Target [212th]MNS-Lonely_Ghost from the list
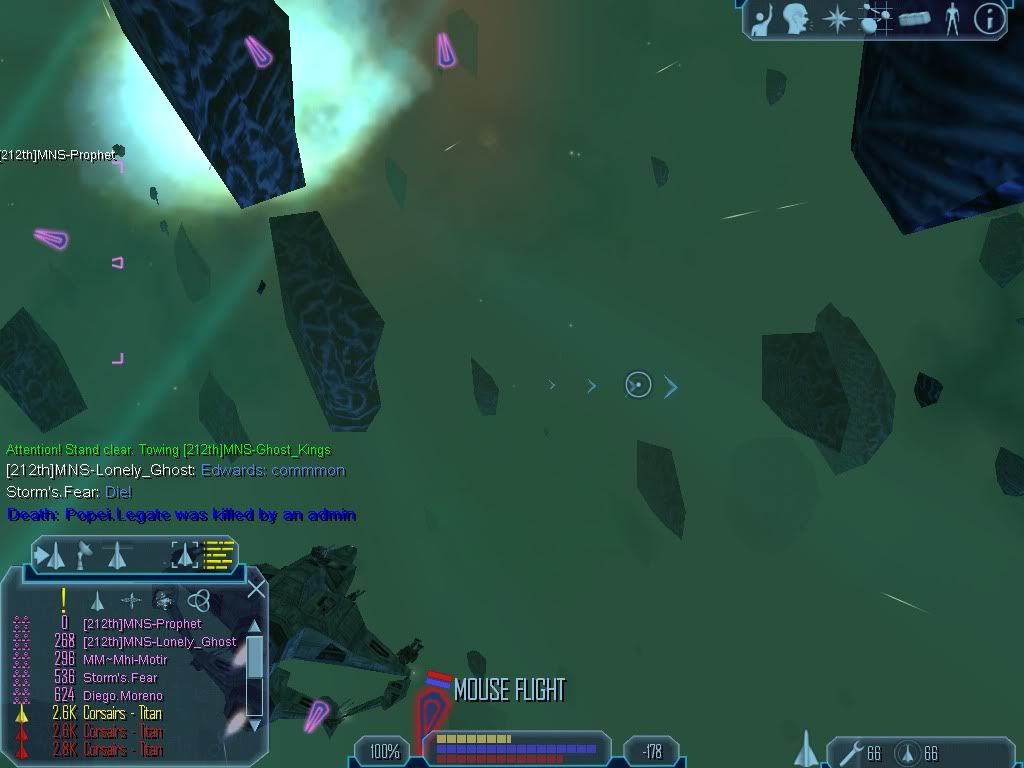The height and width of the screenshot is (768, 1024). click(159, 642)
